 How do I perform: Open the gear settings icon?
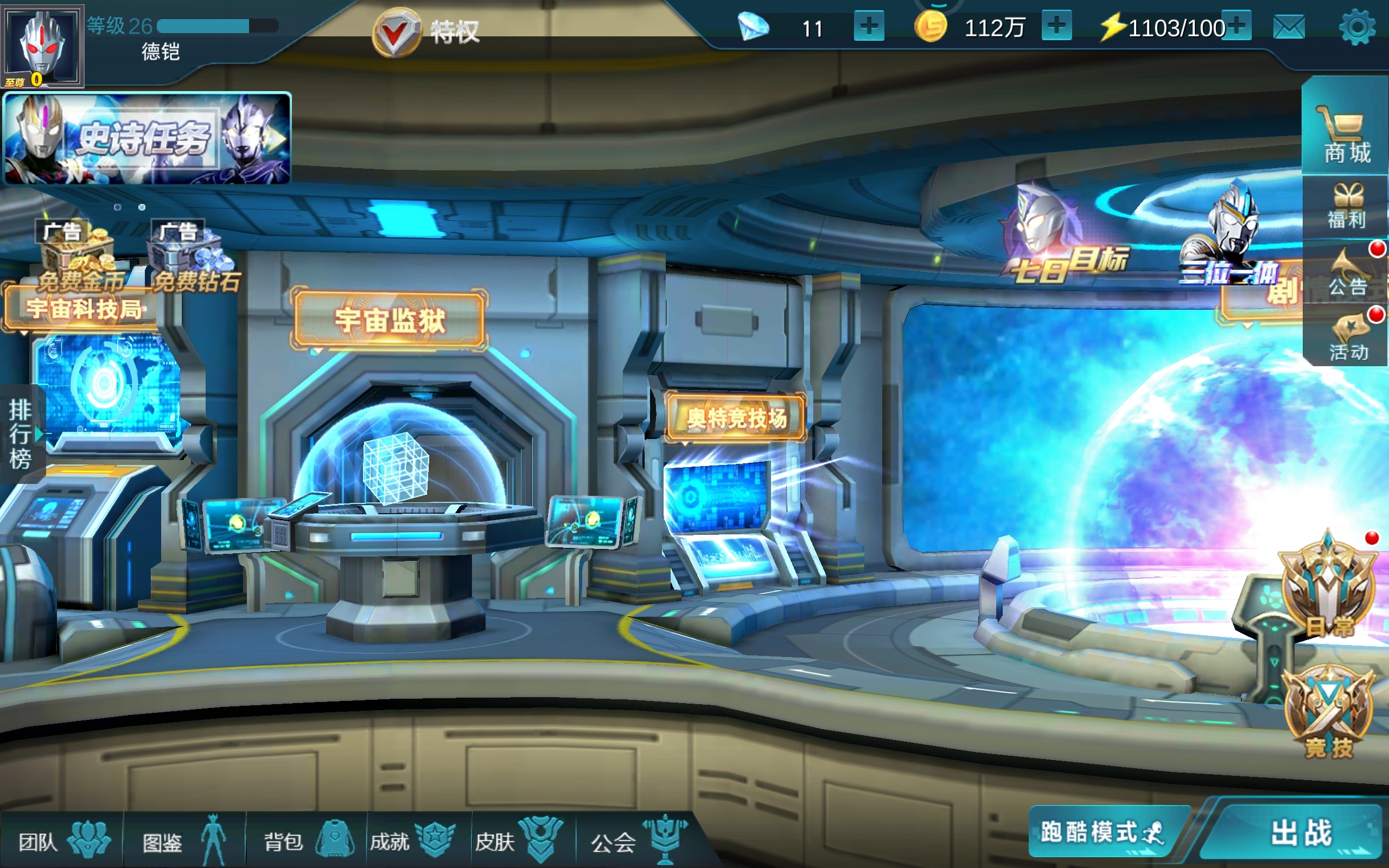point(1357,27)
